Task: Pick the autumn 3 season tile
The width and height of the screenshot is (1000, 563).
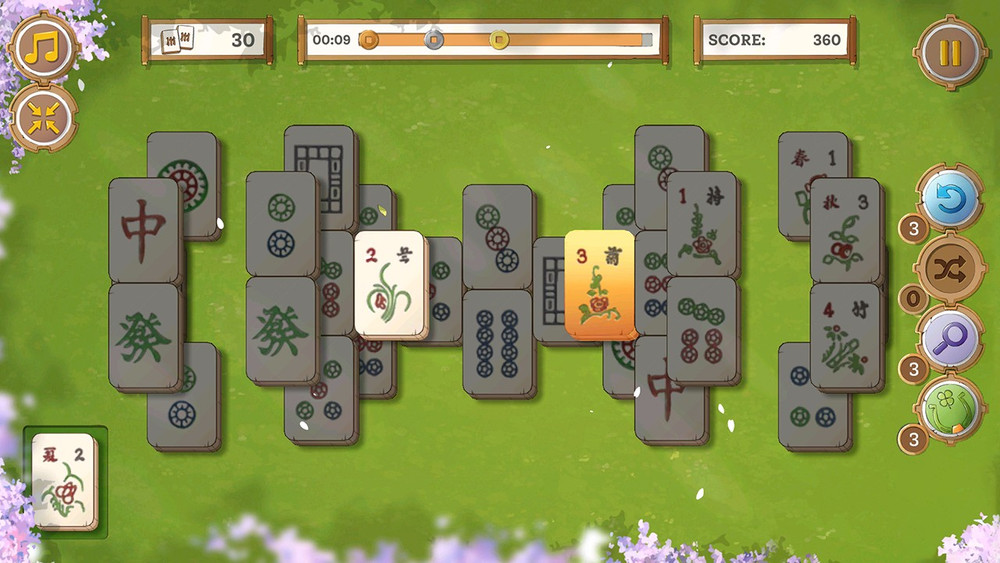Action: click(845, 230)
